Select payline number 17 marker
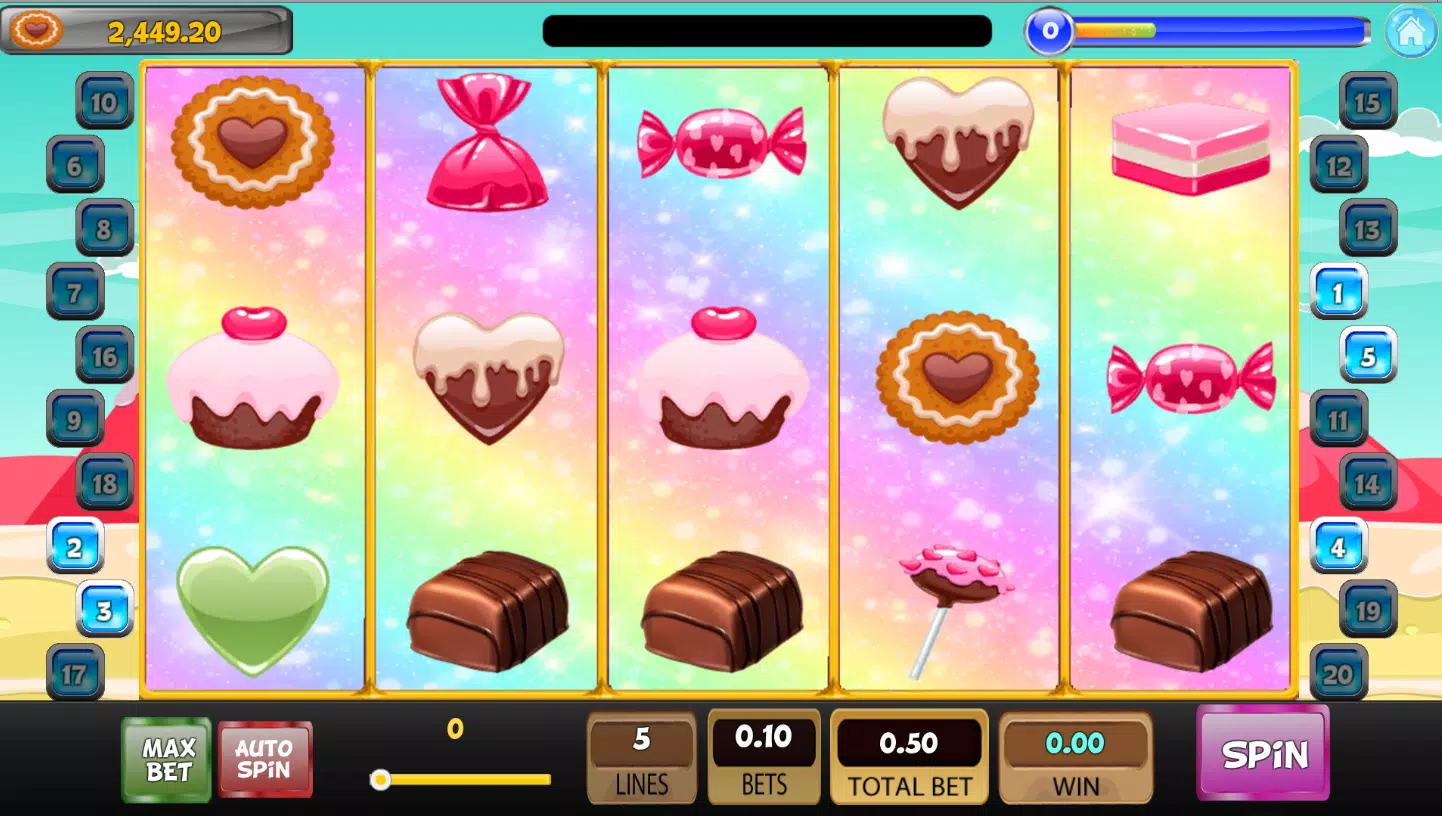Image resolution: width=1442 pixels, height=816 pixels. (x=75, y=673)
